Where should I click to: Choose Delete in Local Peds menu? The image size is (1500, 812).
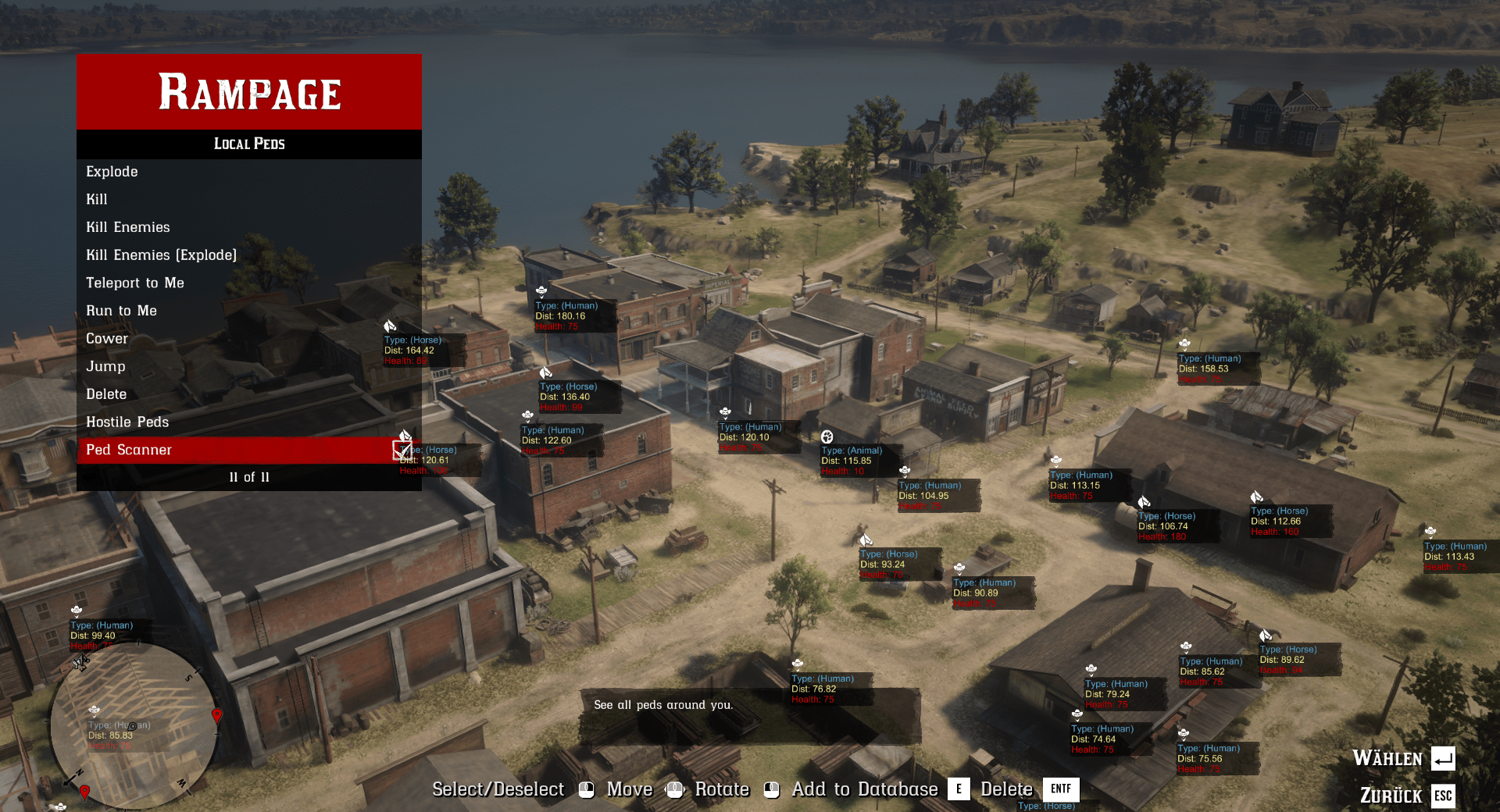106,394
